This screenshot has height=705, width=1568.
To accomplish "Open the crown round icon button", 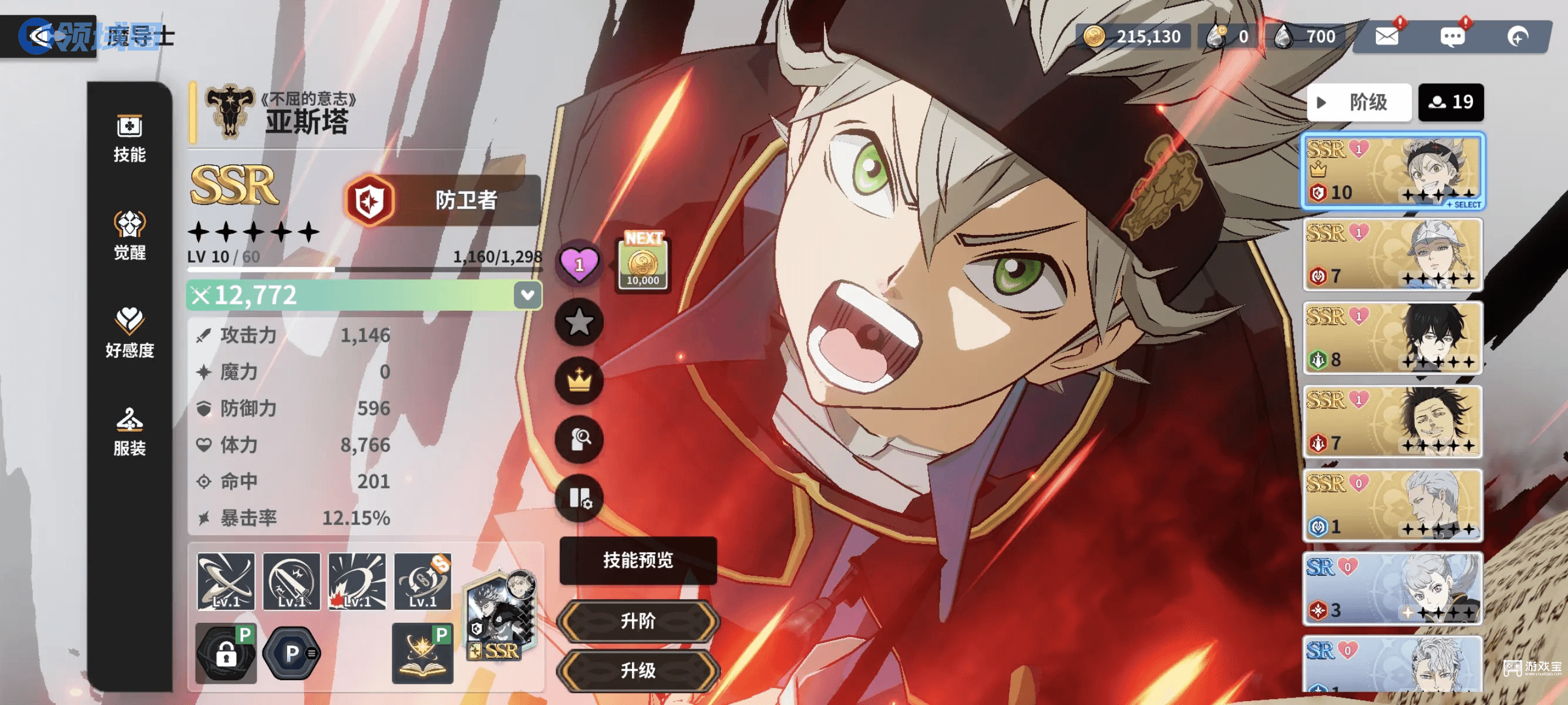I will coord(579,381).
